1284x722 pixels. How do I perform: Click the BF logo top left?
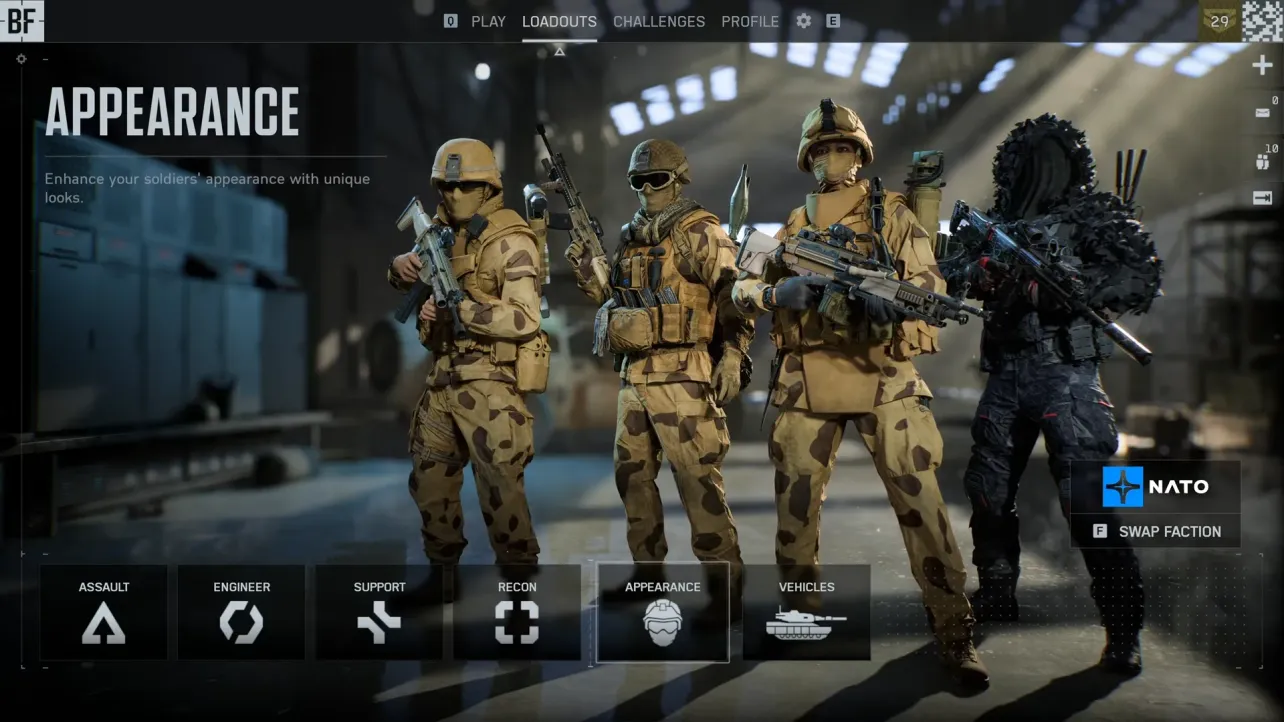pyautogui.click(x=22, y=20)
